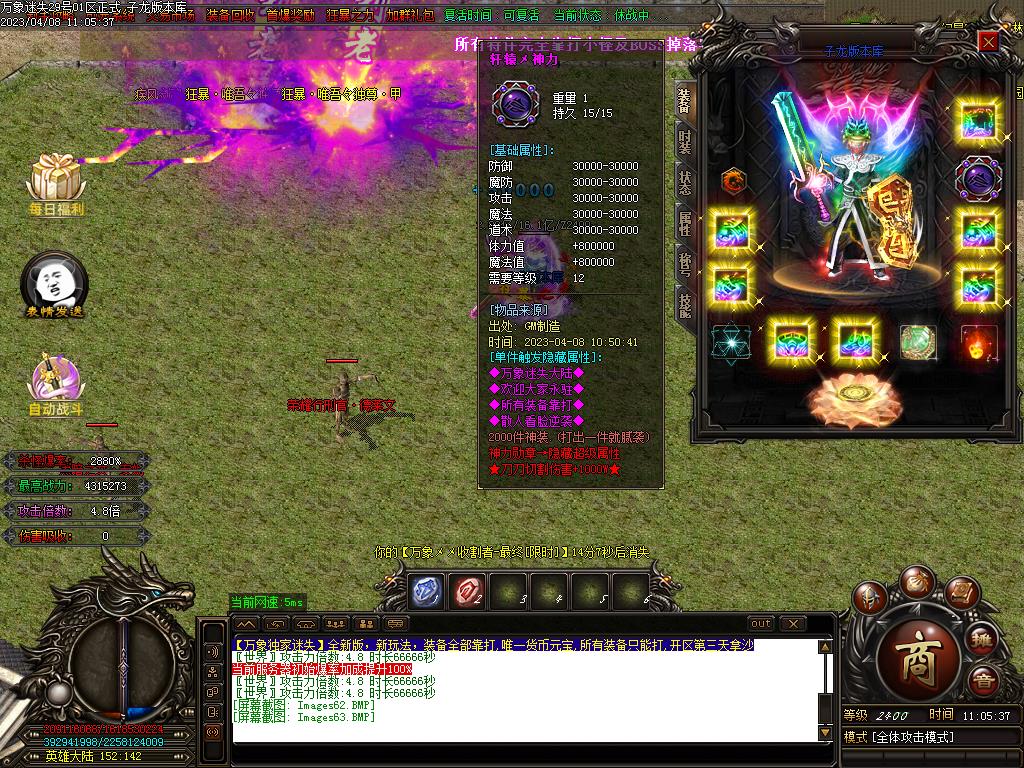
Task: Open the 表情发送 emote sender
Action: pyautogui.click(x=56, y=285)
